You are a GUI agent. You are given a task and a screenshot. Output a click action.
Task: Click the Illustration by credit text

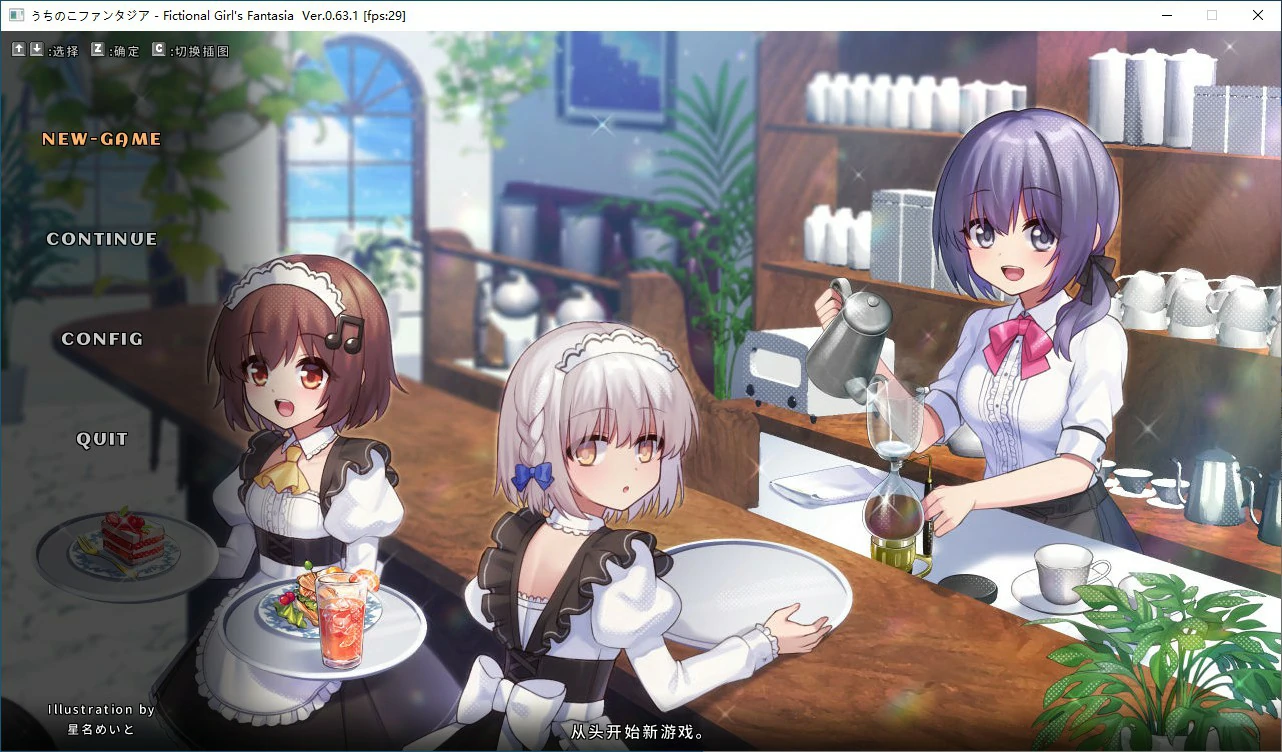coord(100,708)
